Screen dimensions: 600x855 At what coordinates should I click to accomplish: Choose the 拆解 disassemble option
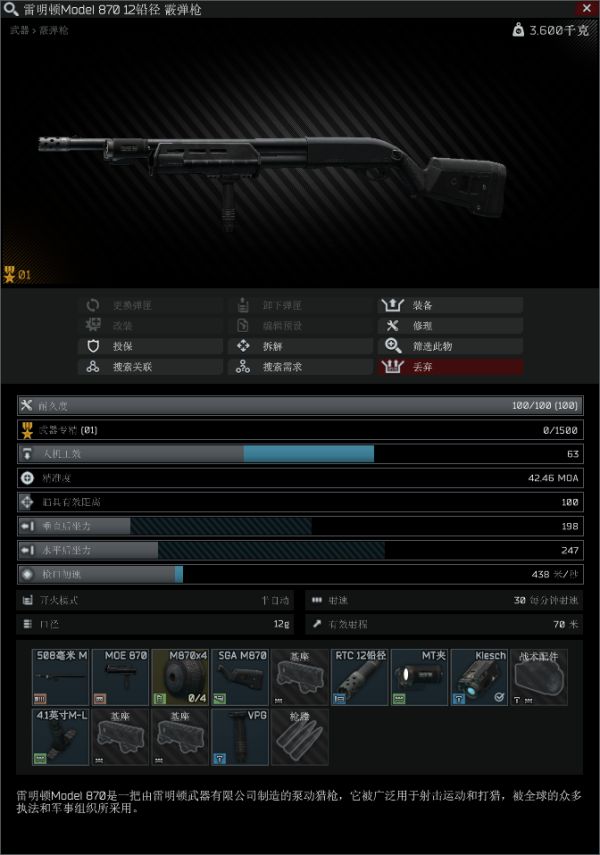coord(299,346)
